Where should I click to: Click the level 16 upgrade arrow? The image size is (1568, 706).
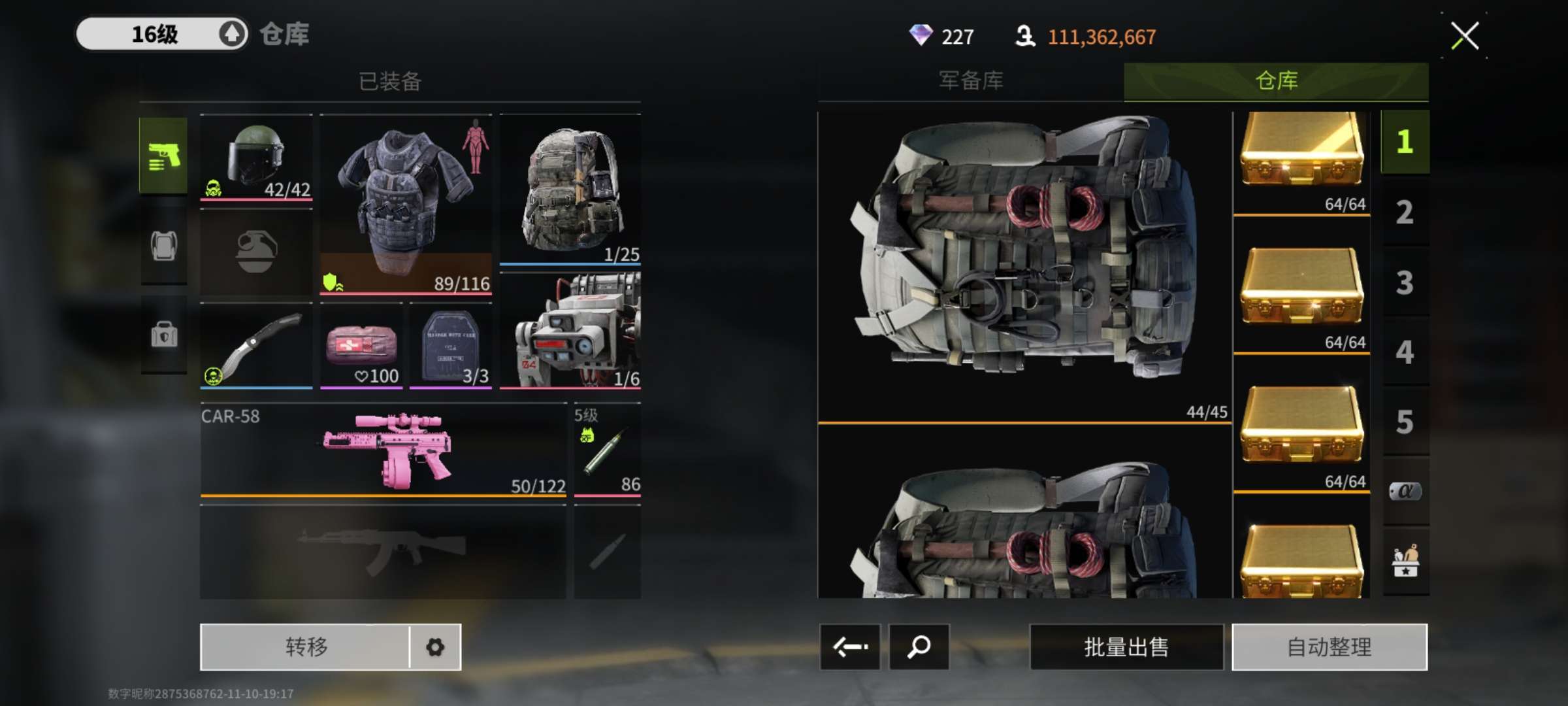(x=231, y=34)
